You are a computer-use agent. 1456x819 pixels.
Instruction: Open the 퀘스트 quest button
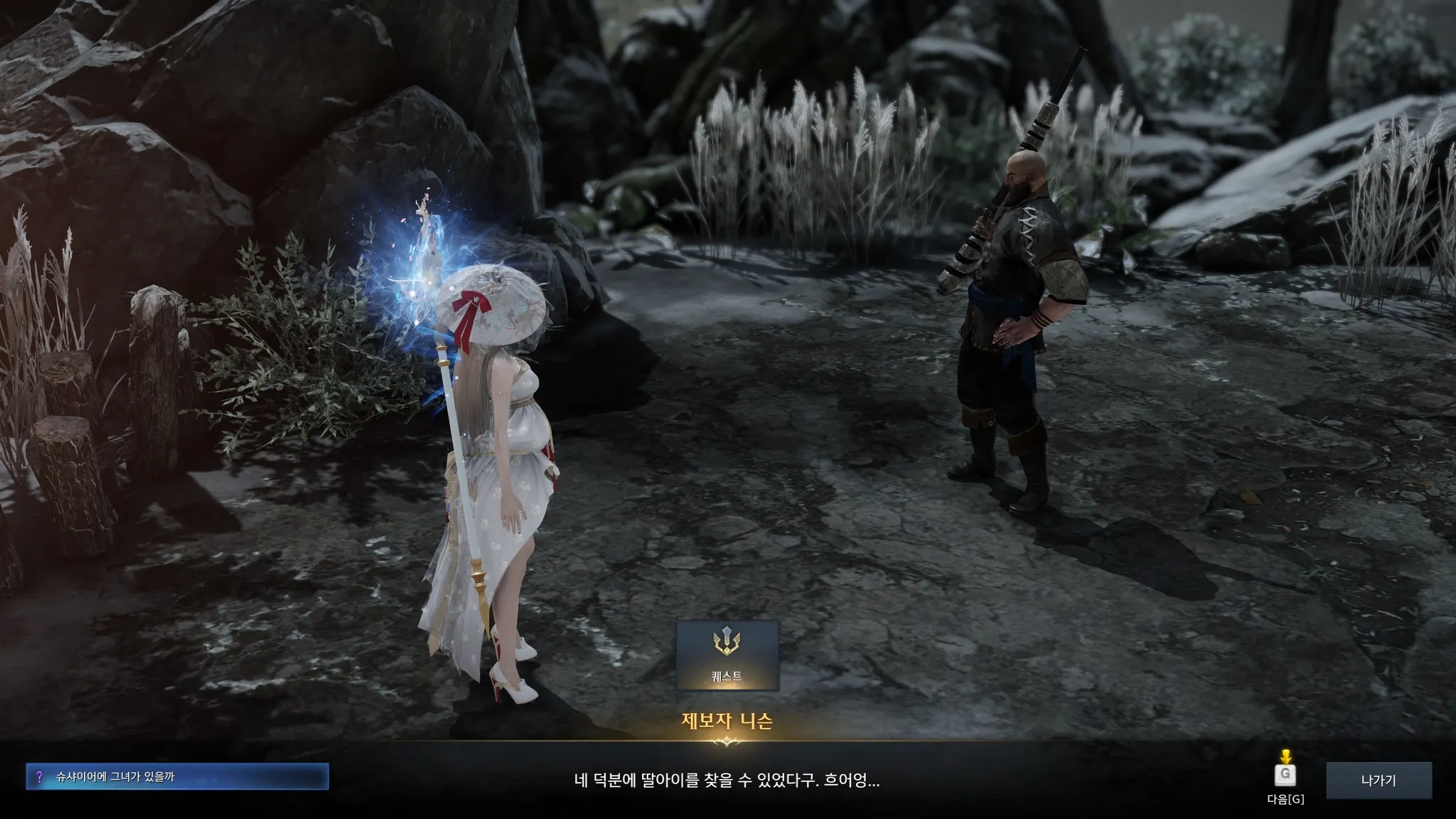point(727,655)
